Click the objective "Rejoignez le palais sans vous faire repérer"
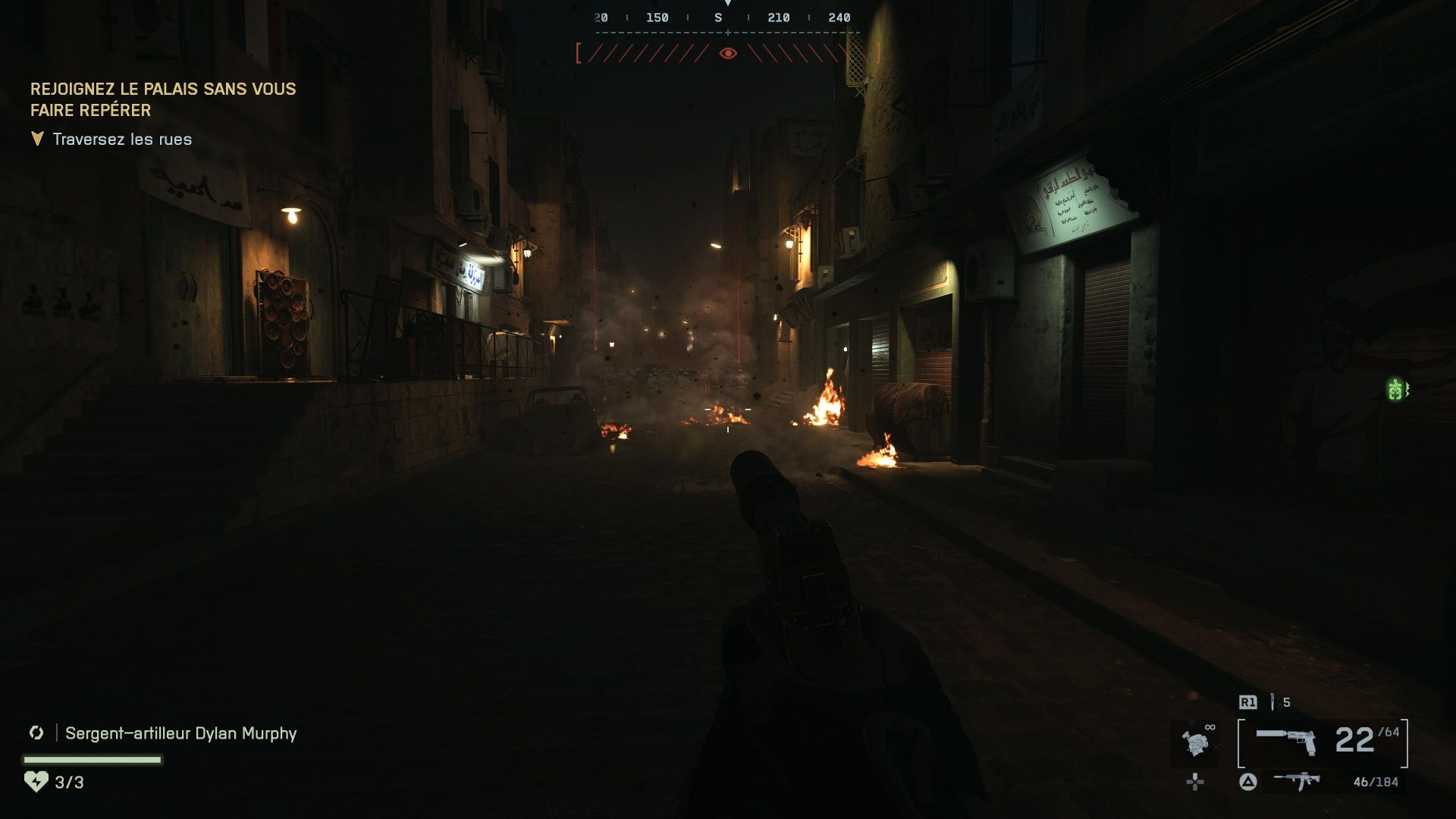Screen dimensions: 1456x819 tap(163, 99)
